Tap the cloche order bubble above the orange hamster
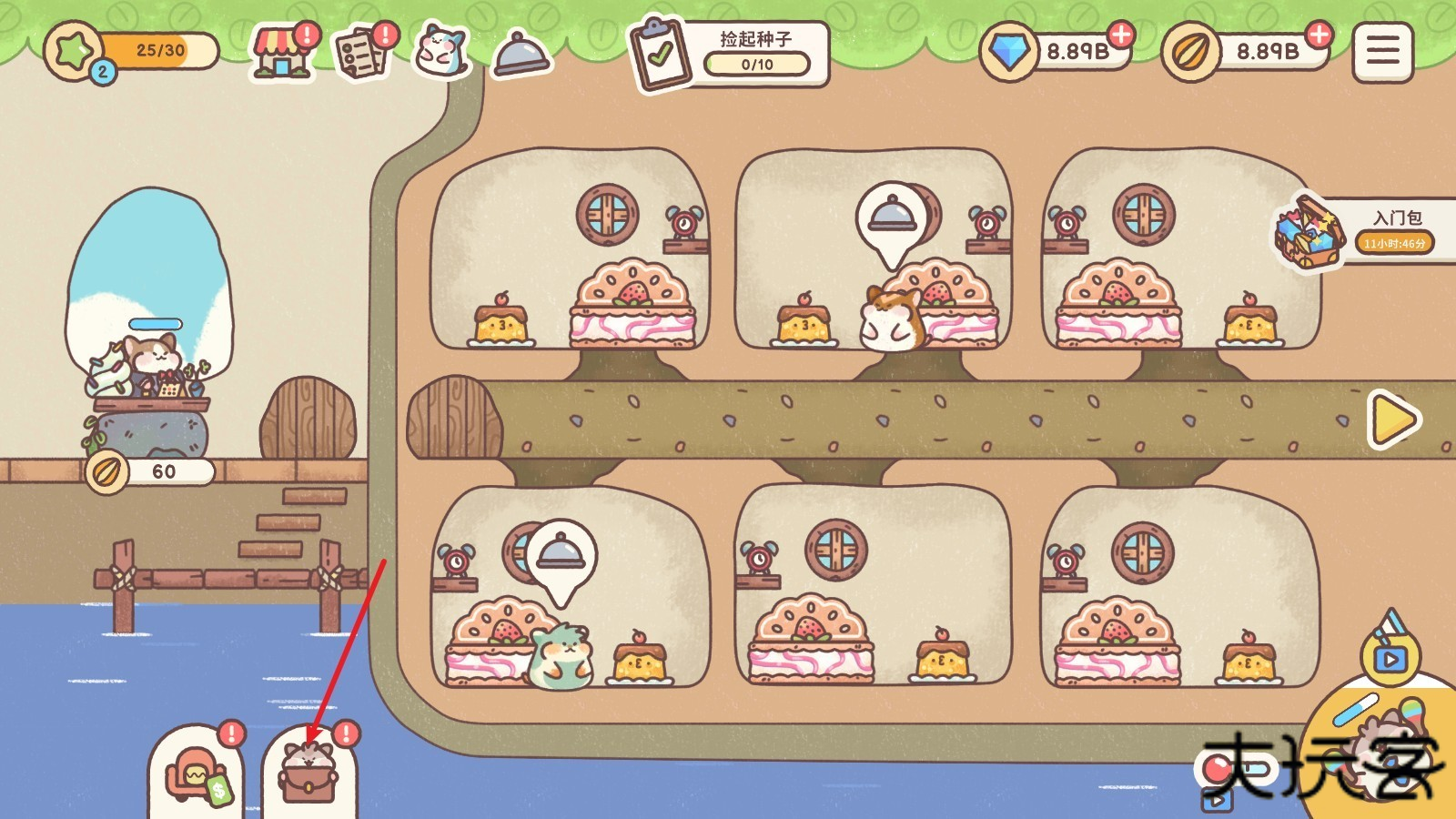This screenshot has width=1456, height=819. [x=892, y=218]
